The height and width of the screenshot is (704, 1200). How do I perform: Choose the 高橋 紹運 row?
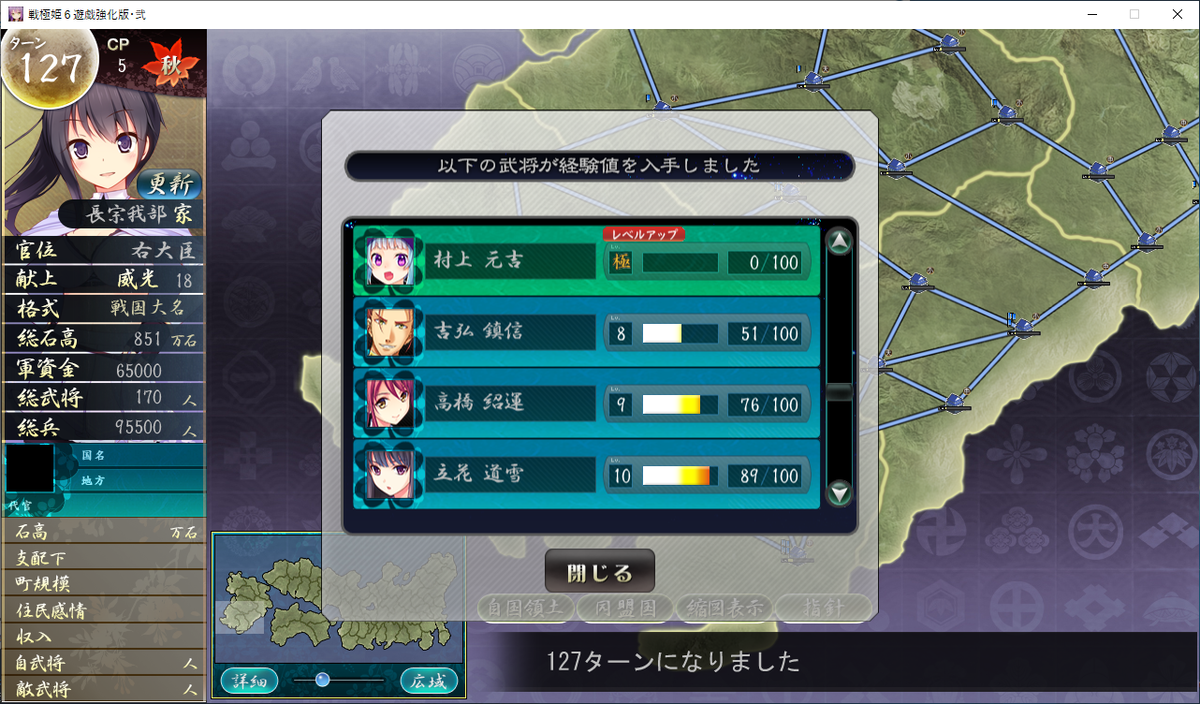click(x=586, y=404)
